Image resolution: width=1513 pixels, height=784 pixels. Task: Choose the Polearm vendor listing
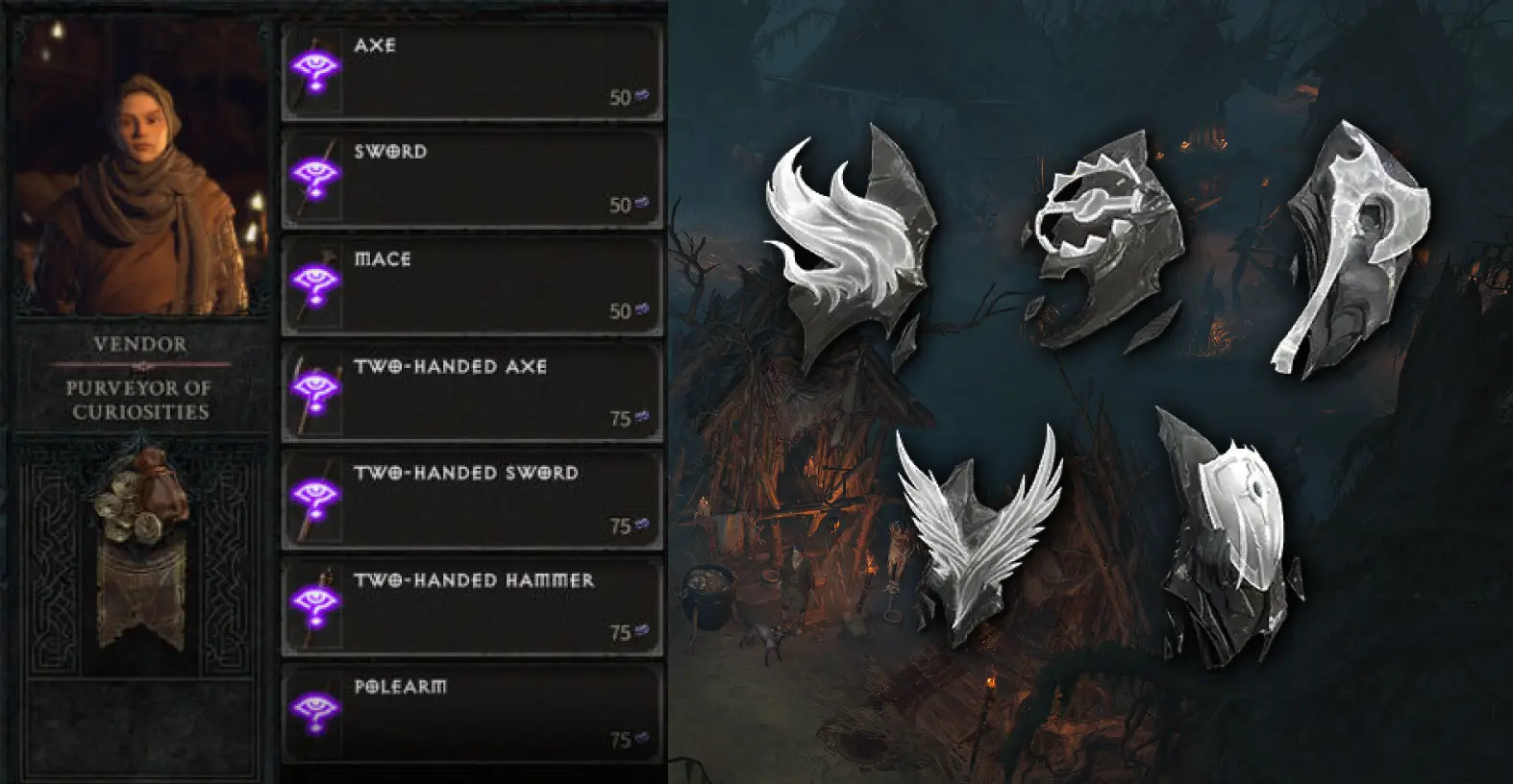[x=471, y=713]
